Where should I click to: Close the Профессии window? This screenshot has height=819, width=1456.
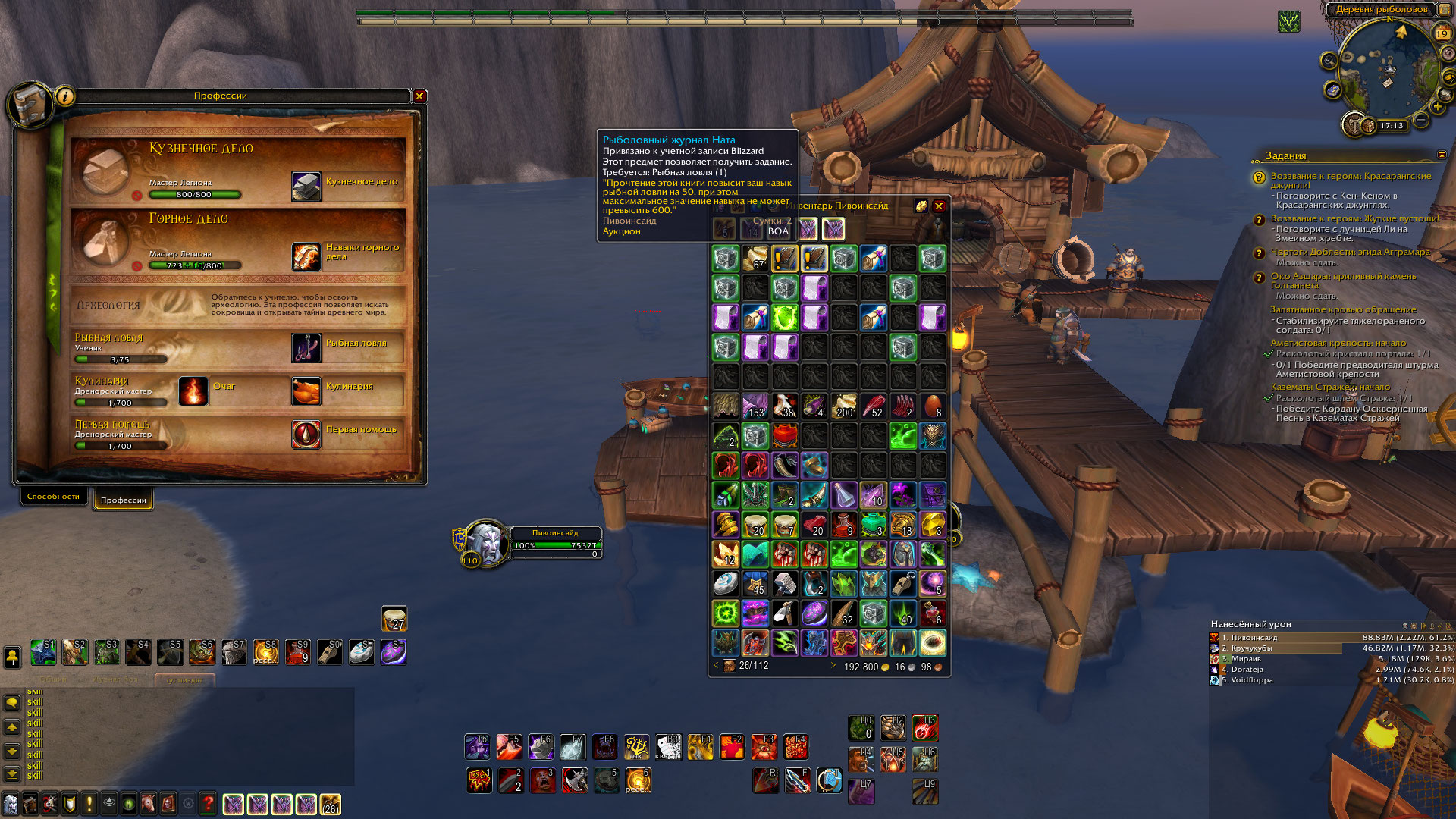[x=419, y=96]
